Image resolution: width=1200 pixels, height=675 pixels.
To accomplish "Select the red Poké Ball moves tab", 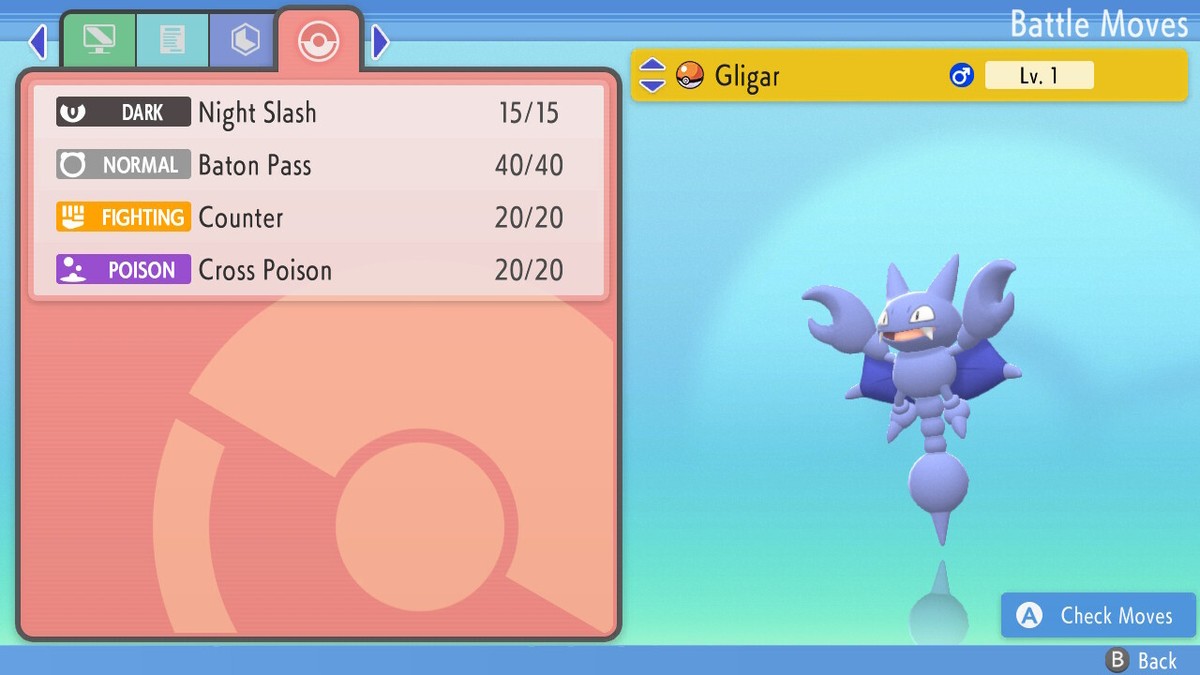I will pyautogui.click(x=318, y=41).
